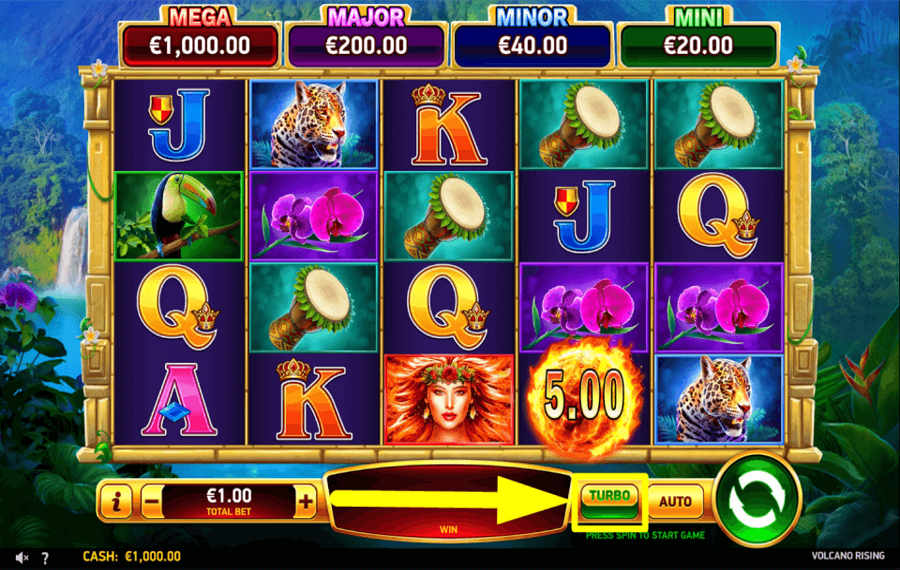
Task: Enable Turbo spin mode
Action: tap(609, 499)
